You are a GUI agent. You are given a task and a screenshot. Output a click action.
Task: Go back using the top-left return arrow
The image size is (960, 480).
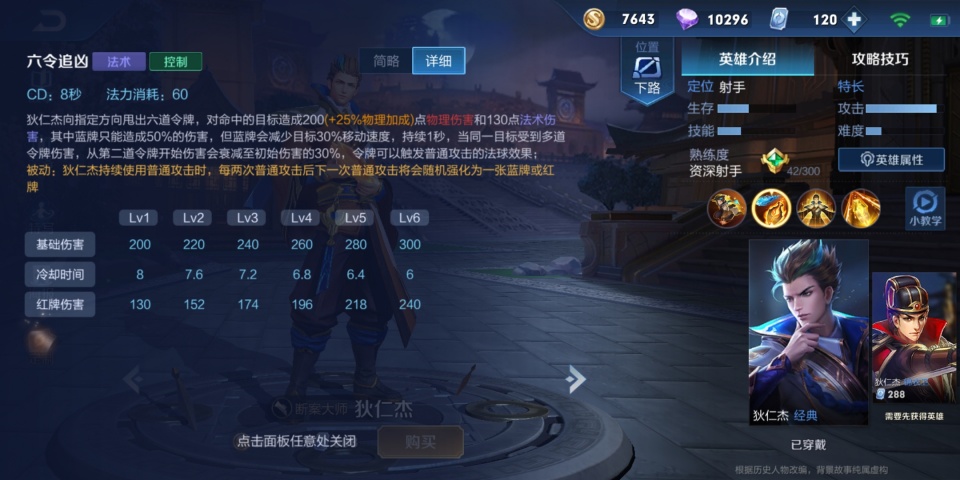tap(52, 19)
